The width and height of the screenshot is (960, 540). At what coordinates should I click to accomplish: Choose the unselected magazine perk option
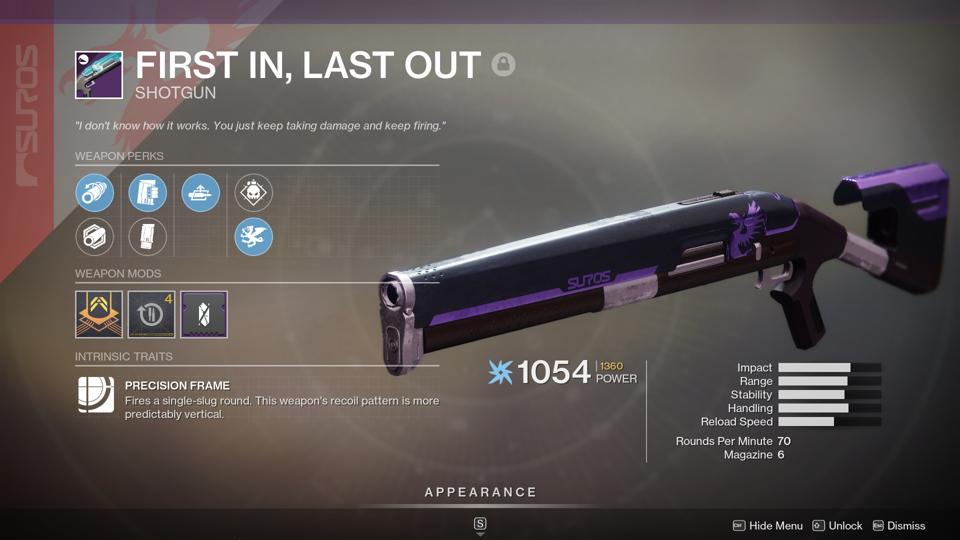pos(148,237)
